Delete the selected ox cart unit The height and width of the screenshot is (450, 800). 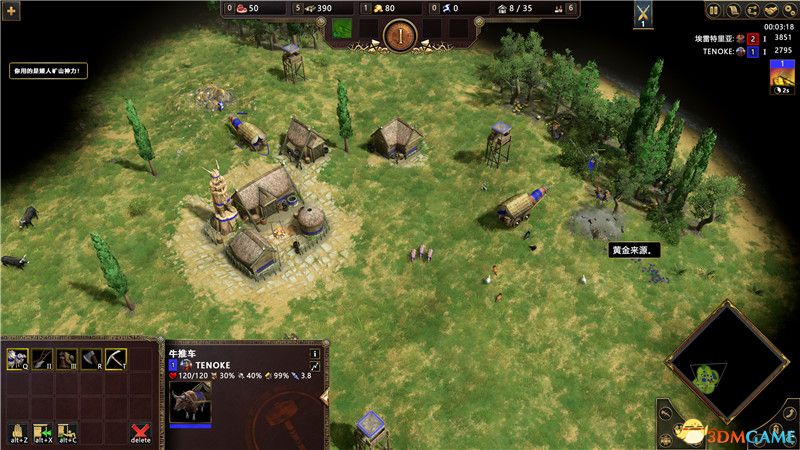(x=141, y=431)
